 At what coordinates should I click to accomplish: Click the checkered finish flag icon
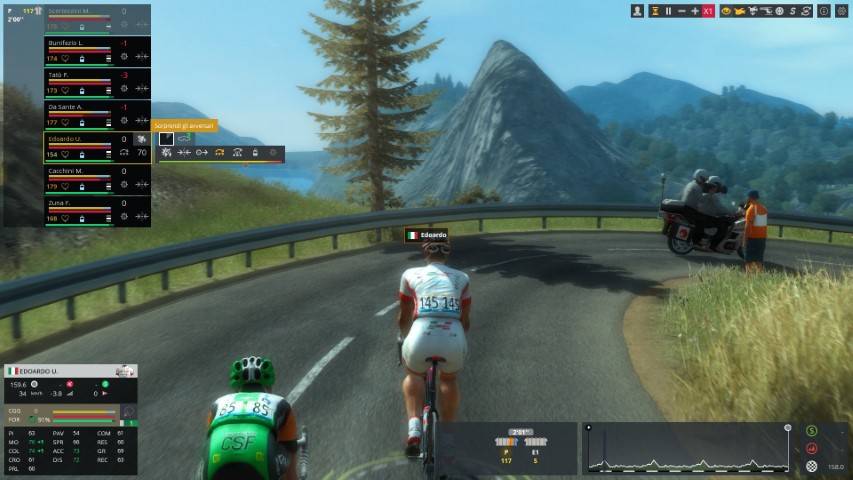(812, 466)
